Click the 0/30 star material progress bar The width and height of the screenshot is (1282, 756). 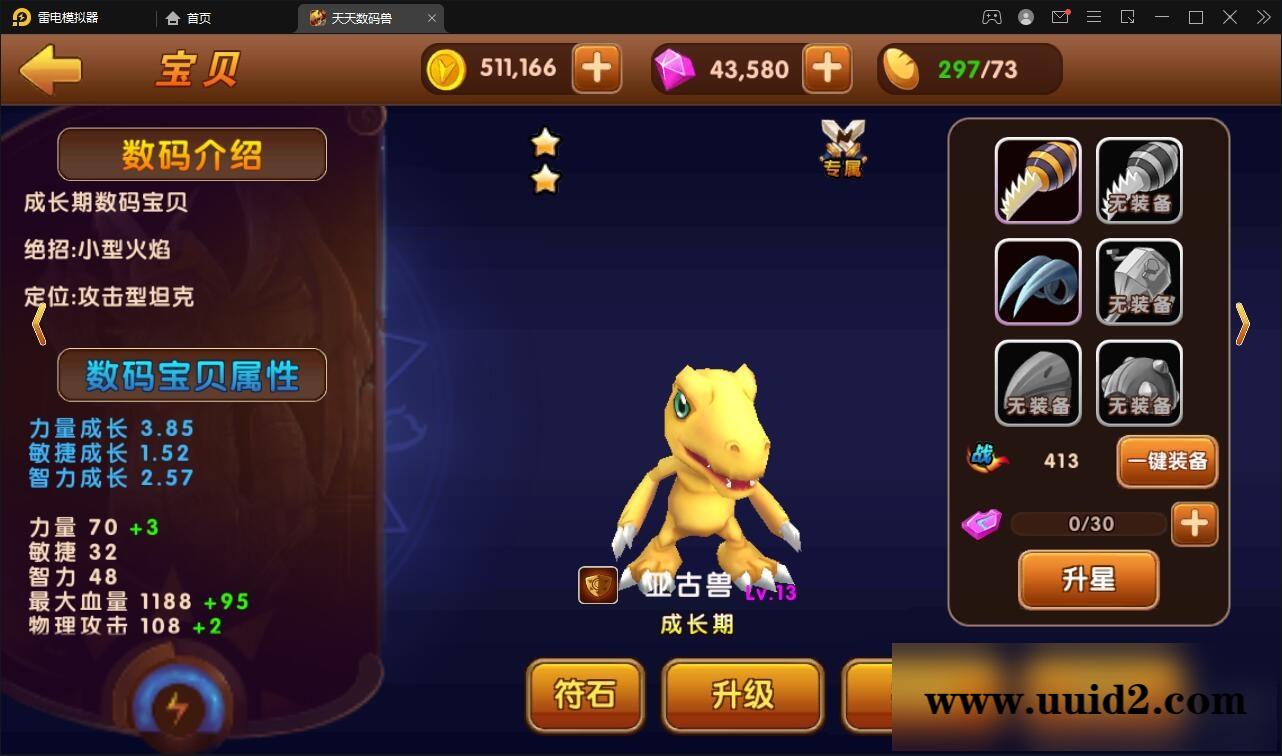[x=1088, y=523]
